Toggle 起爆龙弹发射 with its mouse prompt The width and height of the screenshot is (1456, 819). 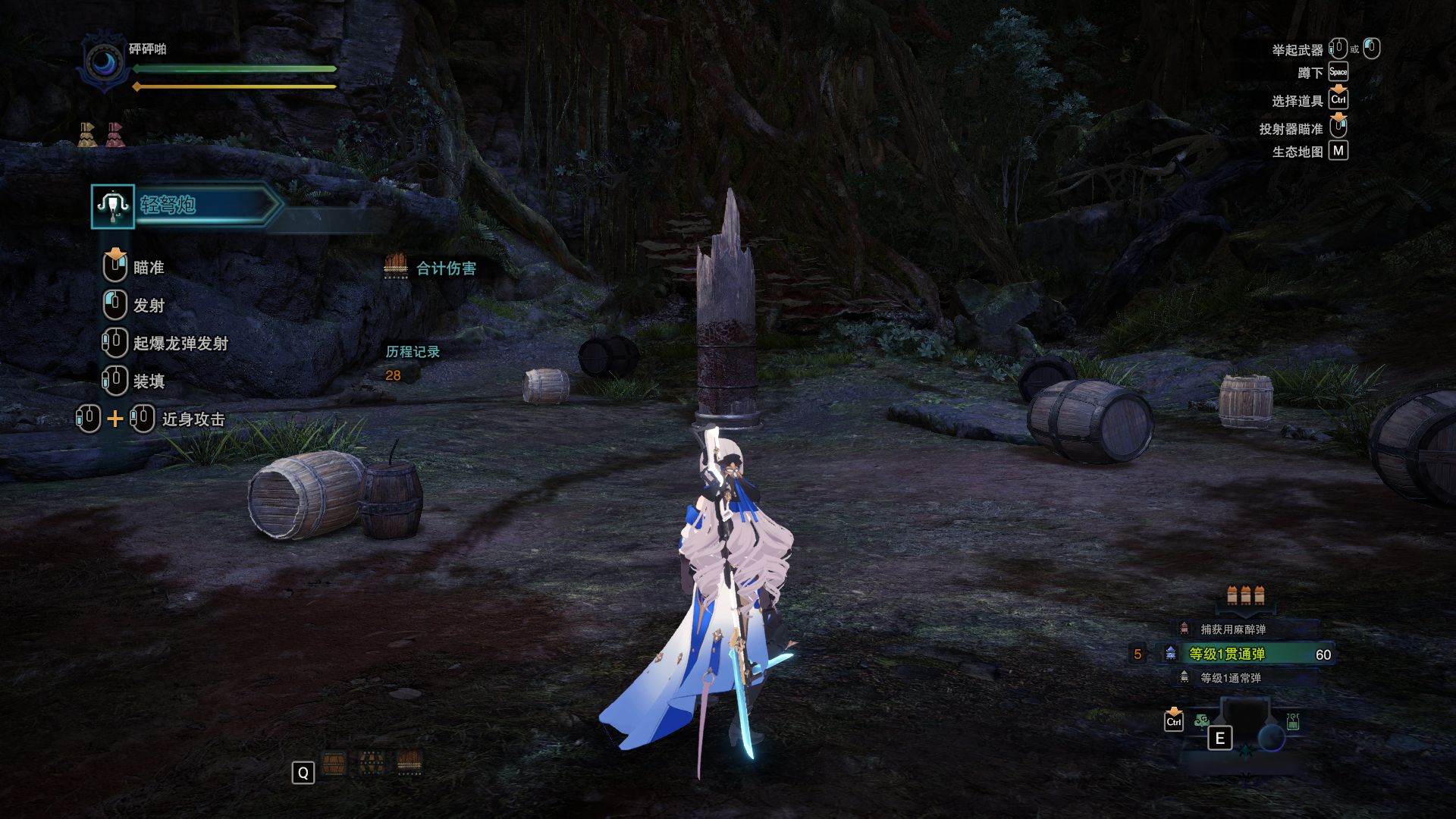(115, 341)
